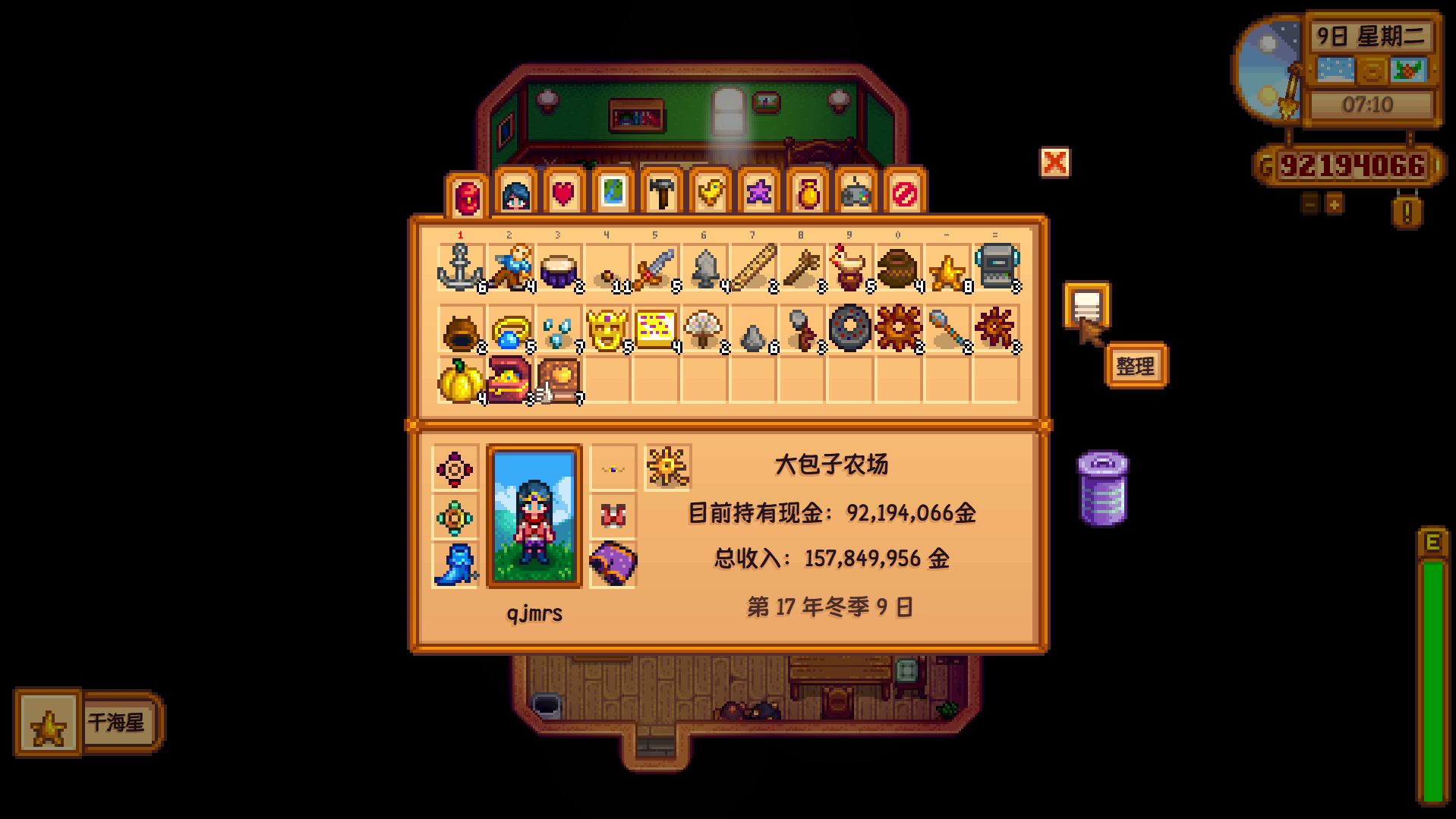Pick up the anchor in inventory slot 1
The height and width of the screenshot is (819, 1456).
click(459, 267)
